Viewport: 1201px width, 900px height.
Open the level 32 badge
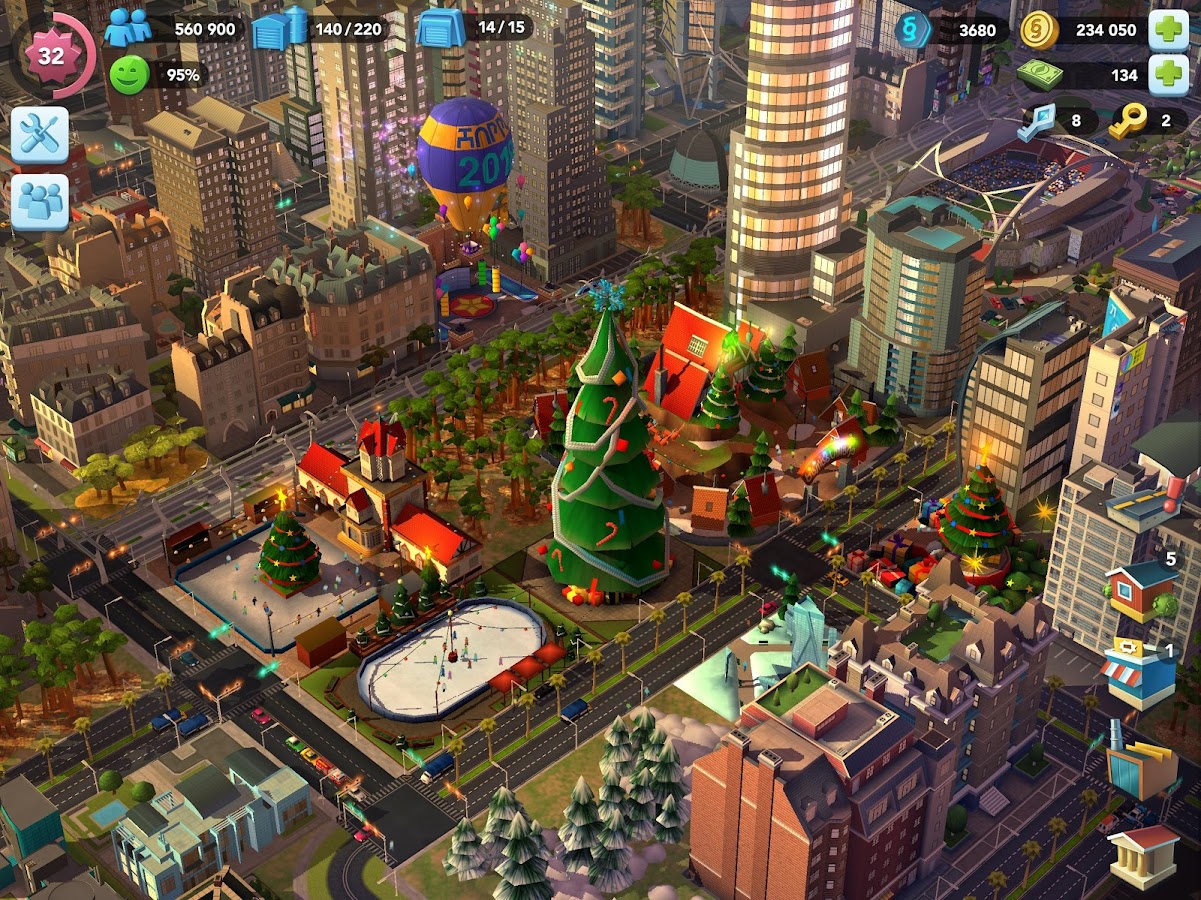(x=51, y=56)
